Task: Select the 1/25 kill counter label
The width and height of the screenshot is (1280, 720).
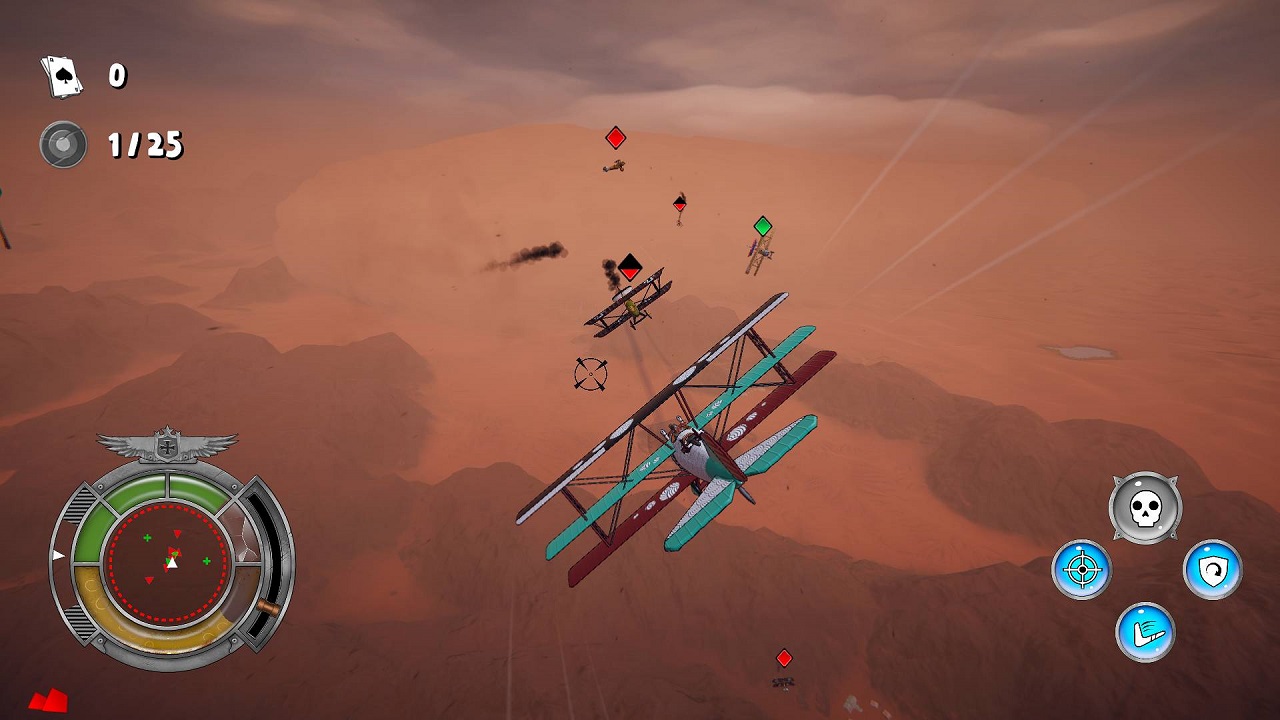Action: click(x=146, y=146)
